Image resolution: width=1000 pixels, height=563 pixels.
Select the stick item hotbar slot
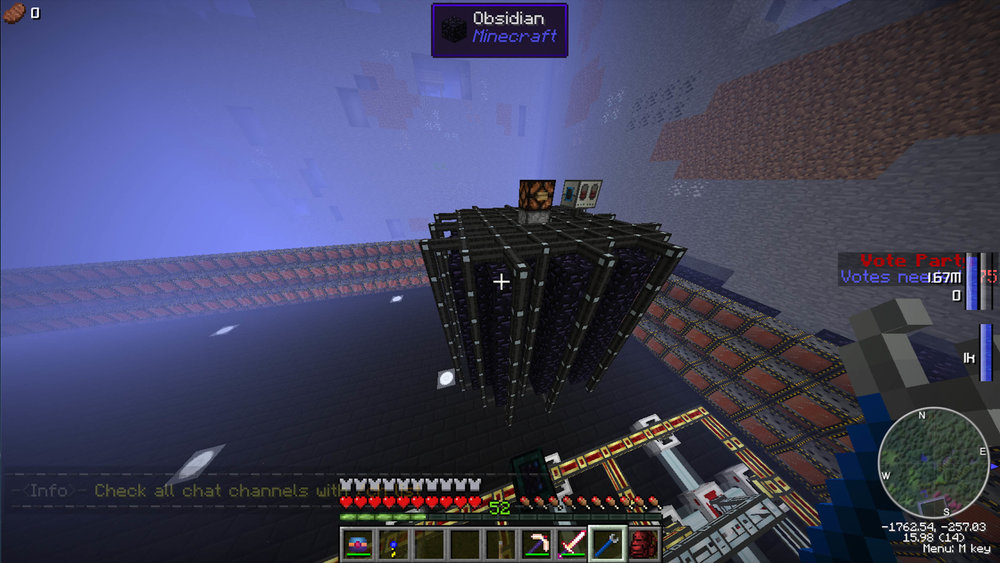500,544
